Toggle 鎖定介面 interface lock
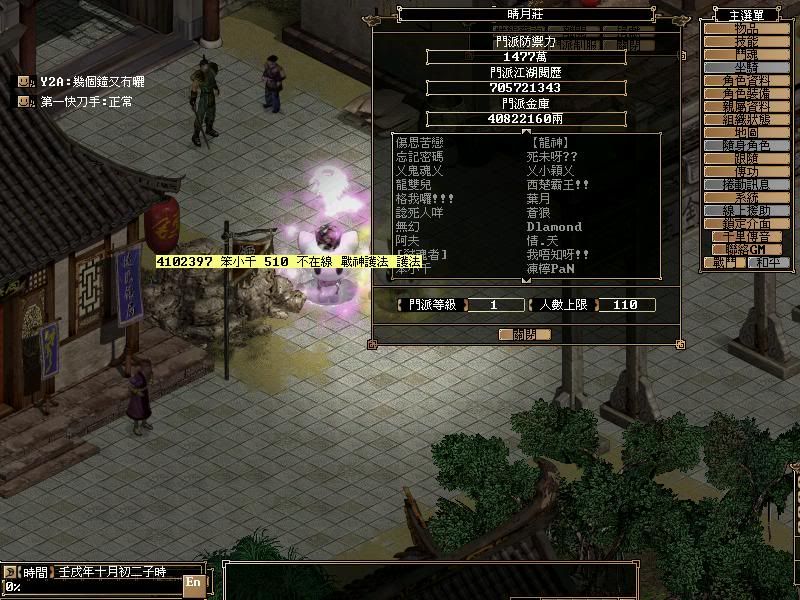Screen dimensions: 800x600 click(747, 224)
